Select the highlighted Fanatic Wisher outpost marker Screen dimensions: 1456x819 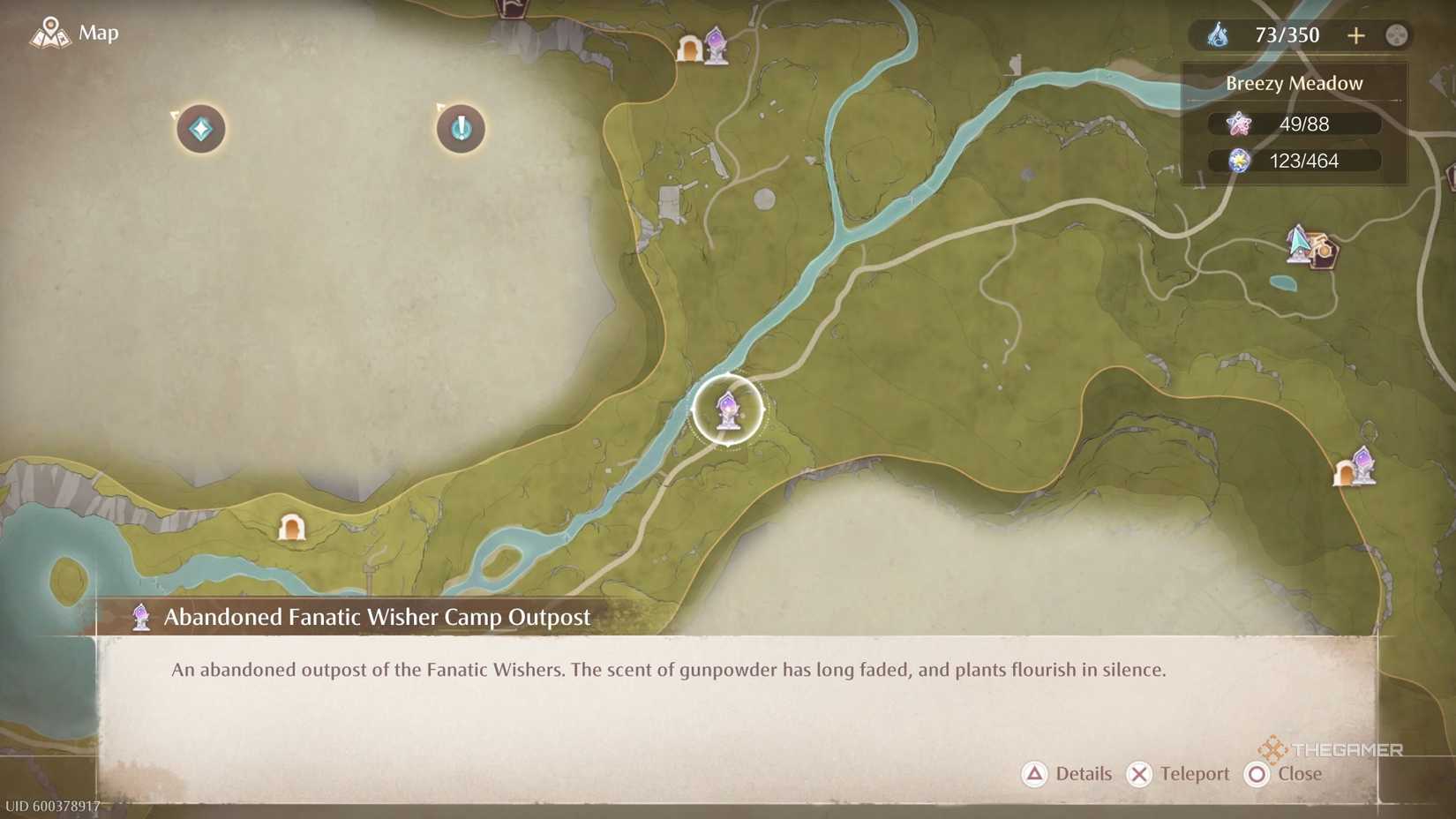coord(726,410)
